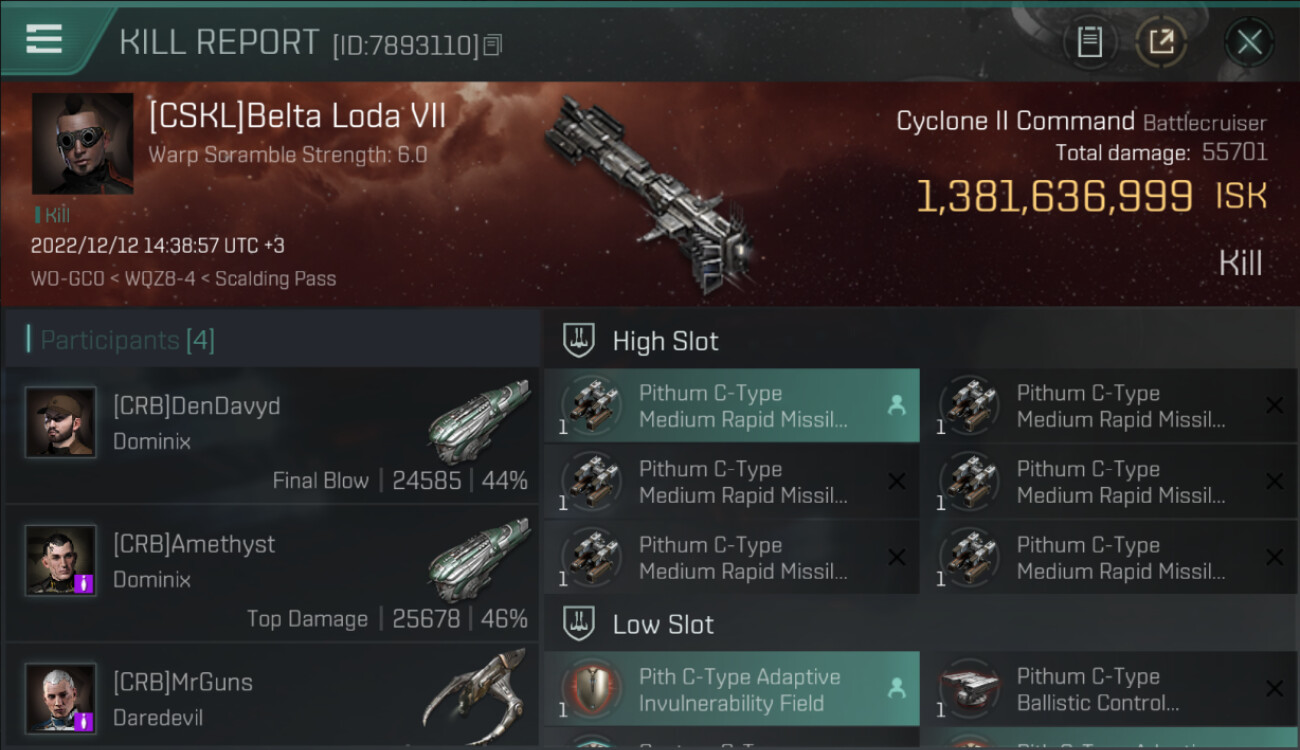Select participant MrGuns row

pyautogui.click(x=272, y=697)
